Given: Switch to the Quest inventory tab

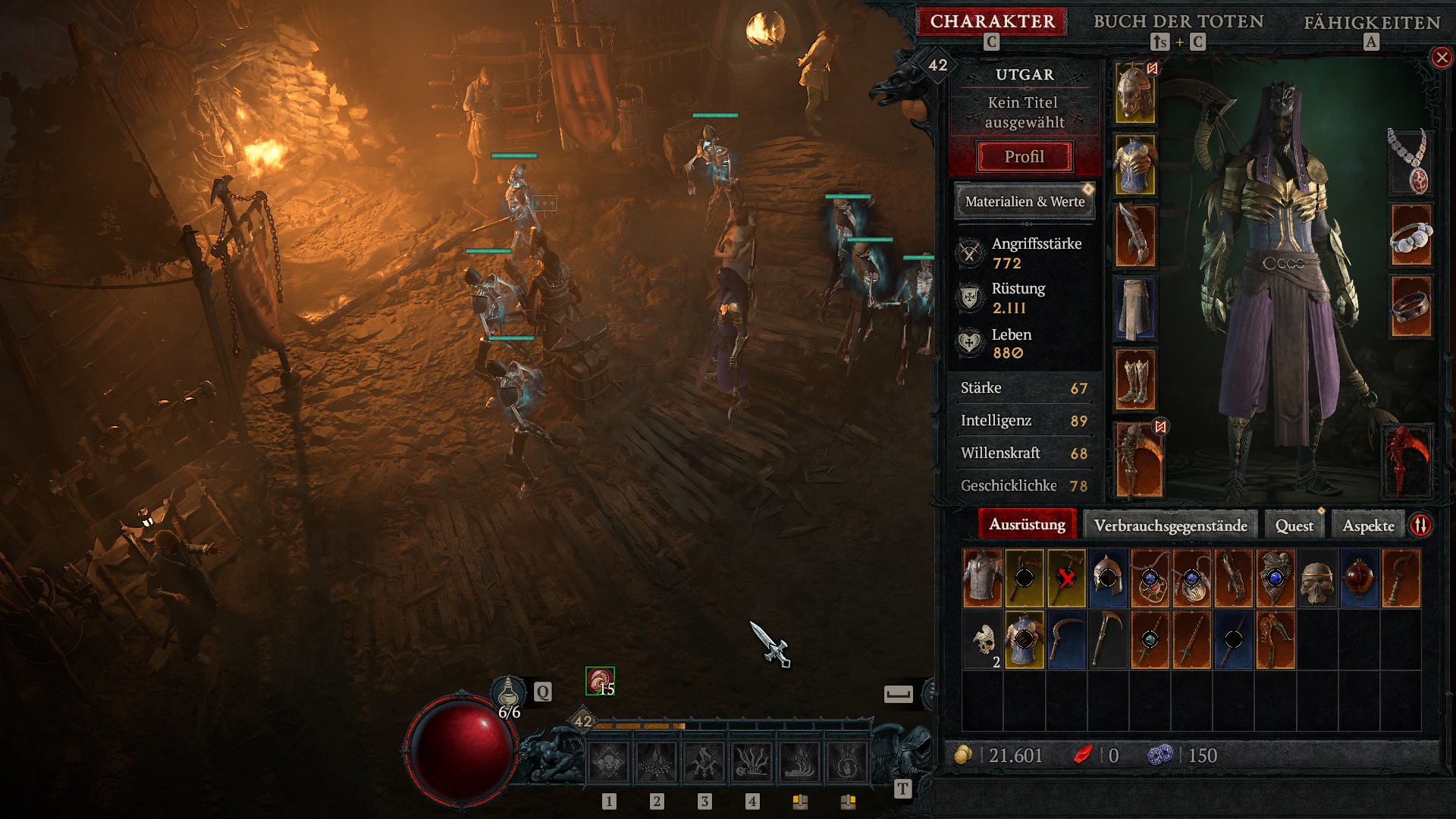Looking at the screenshot, I should [x=1294, y=526].
